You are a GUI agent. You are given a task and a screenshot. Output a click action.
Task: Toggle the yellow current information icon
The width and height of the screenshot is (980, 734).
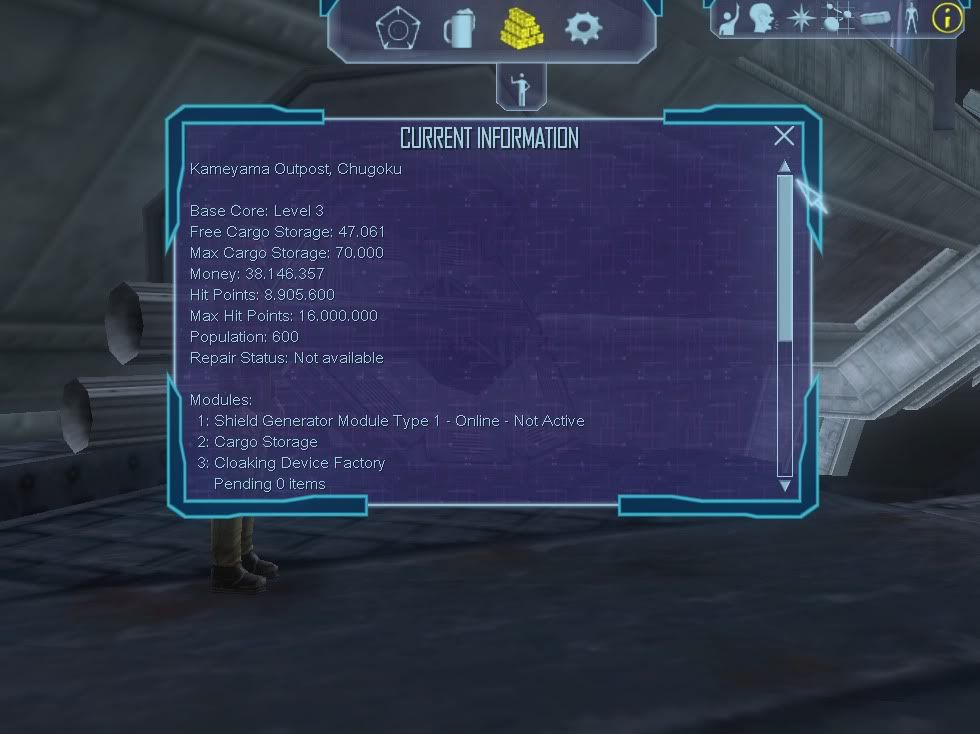[946, 18]
